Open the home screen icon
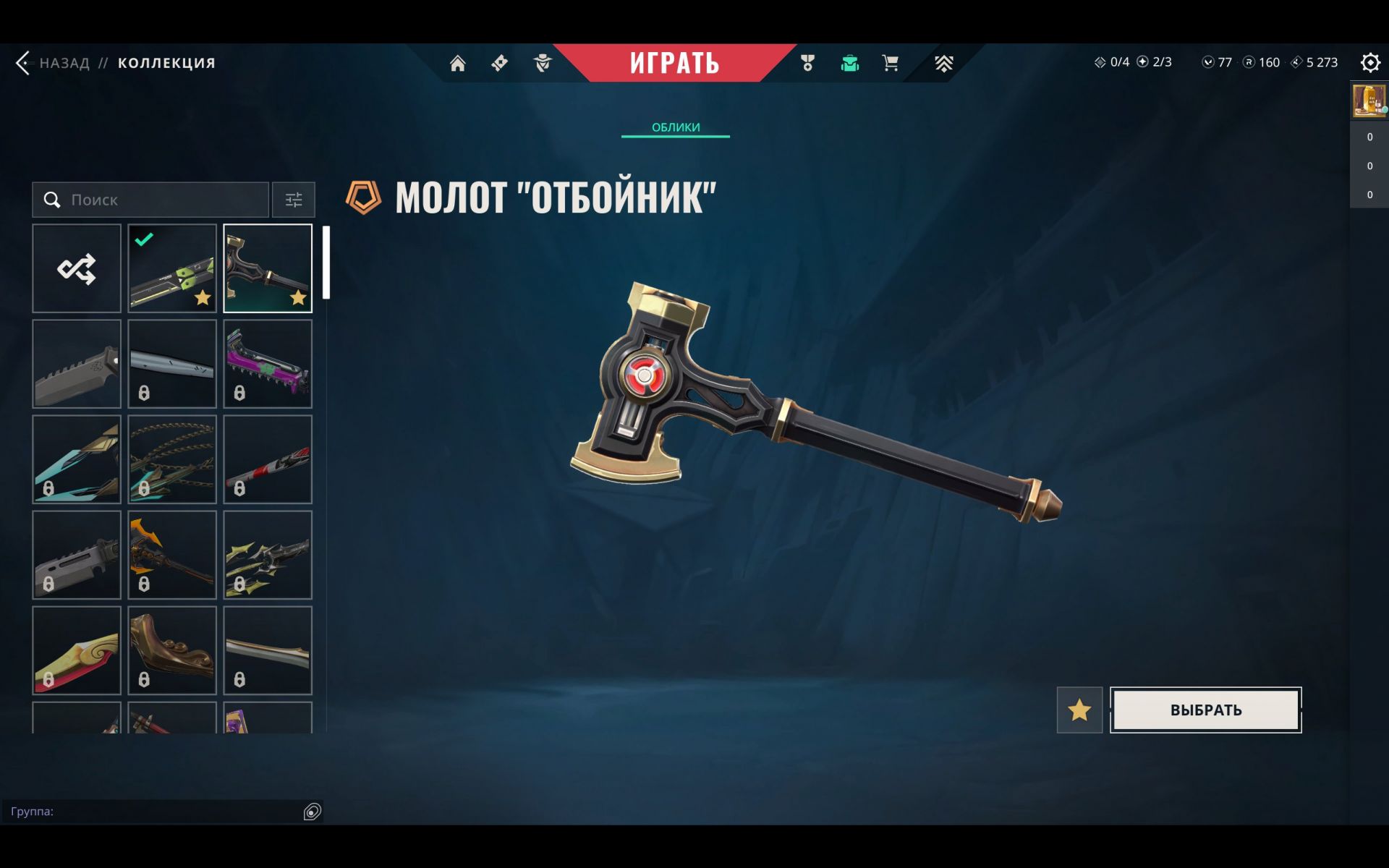 click(457, 64)
